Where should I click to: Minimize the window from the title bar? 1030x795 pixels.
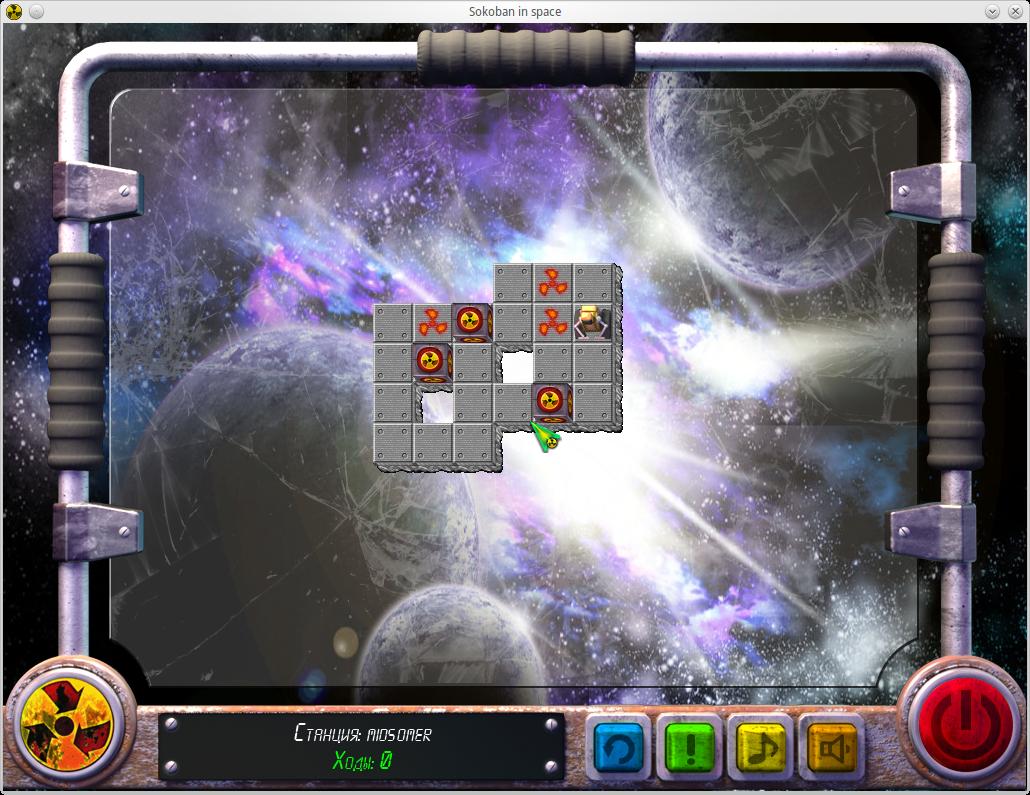tap(992, 11)
